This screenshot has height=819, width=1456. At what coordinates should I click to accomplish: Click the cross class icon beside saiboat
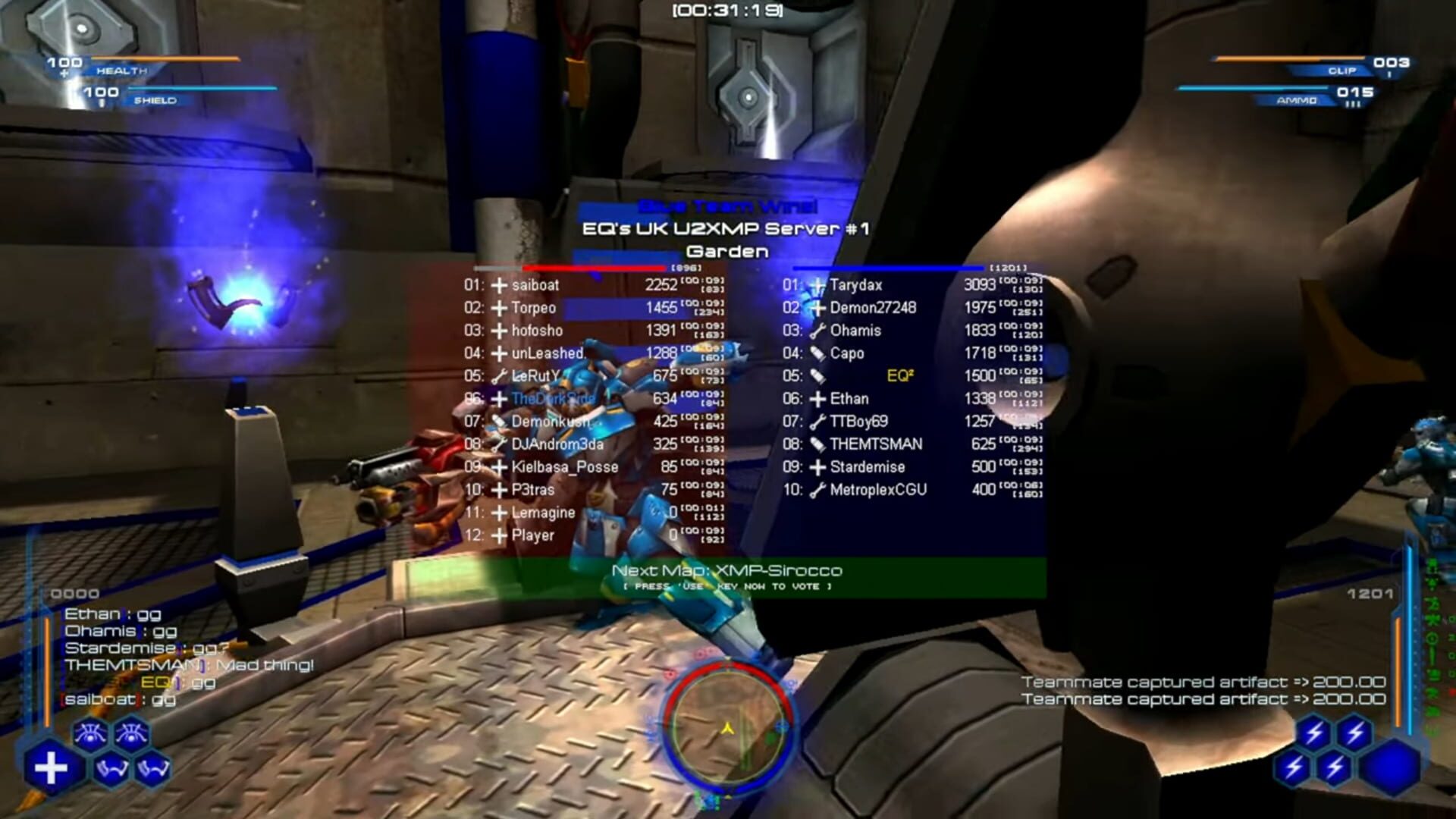500,286
